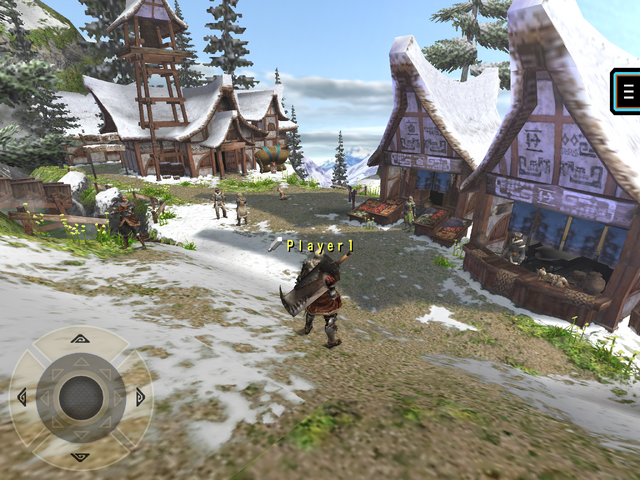Tap the left arrow on the virtual joystick
This screenshot has width=640, height=480.
[x=22, y=397]
